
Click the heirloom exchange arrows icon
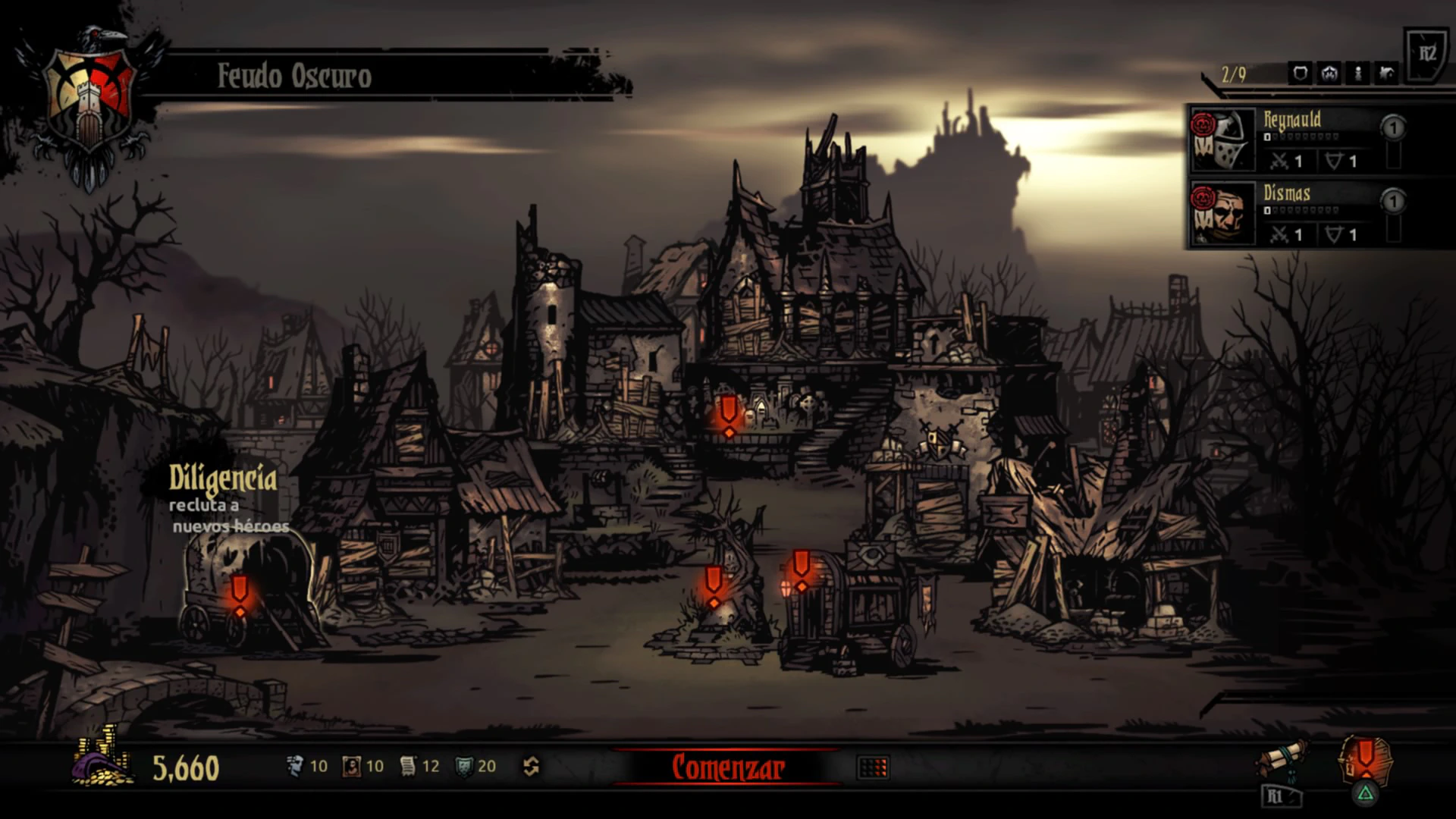tap(531, 767)
